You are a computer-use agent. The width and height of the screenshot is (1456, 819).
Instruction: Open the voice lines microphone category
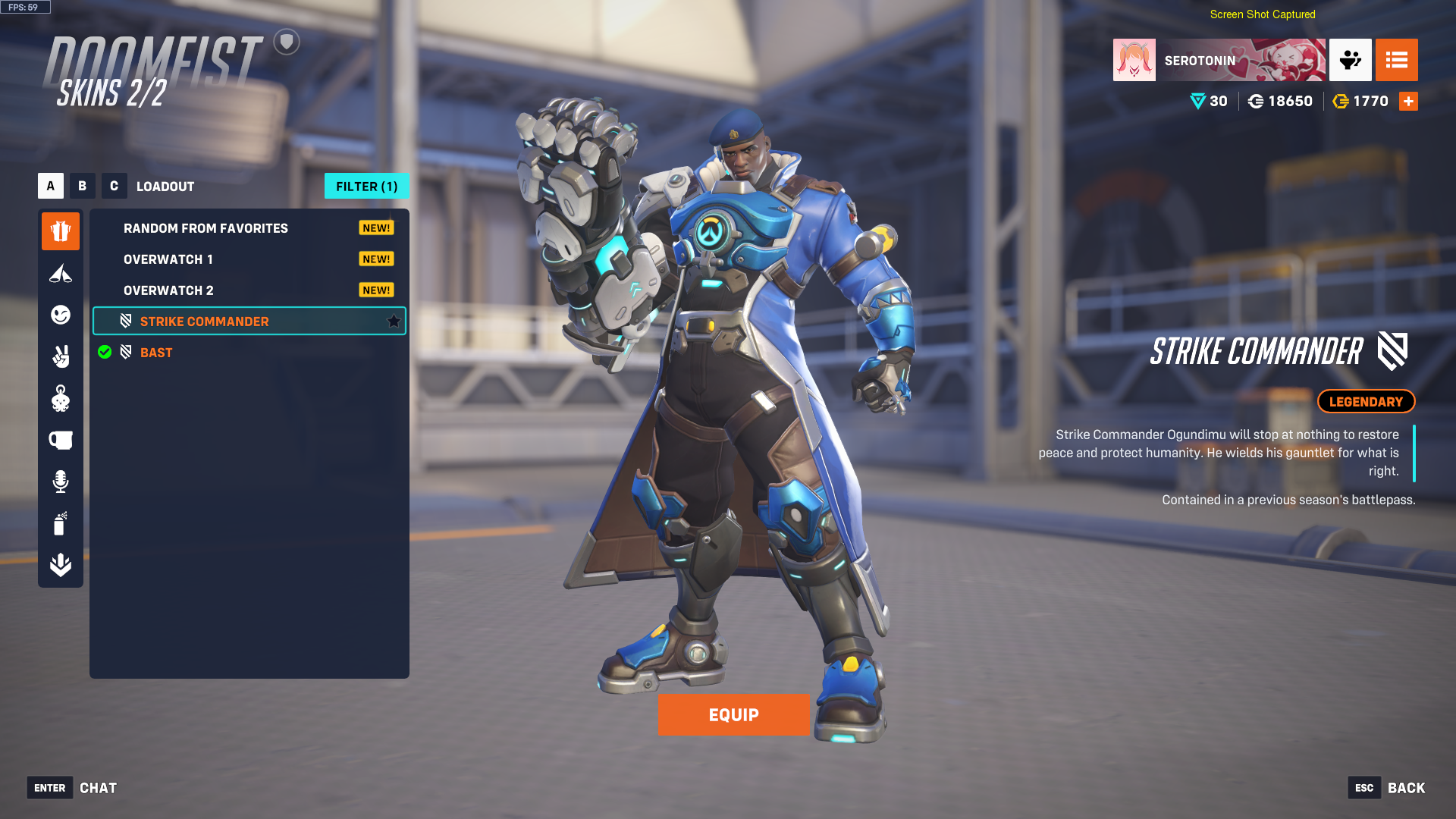(61, 482)
